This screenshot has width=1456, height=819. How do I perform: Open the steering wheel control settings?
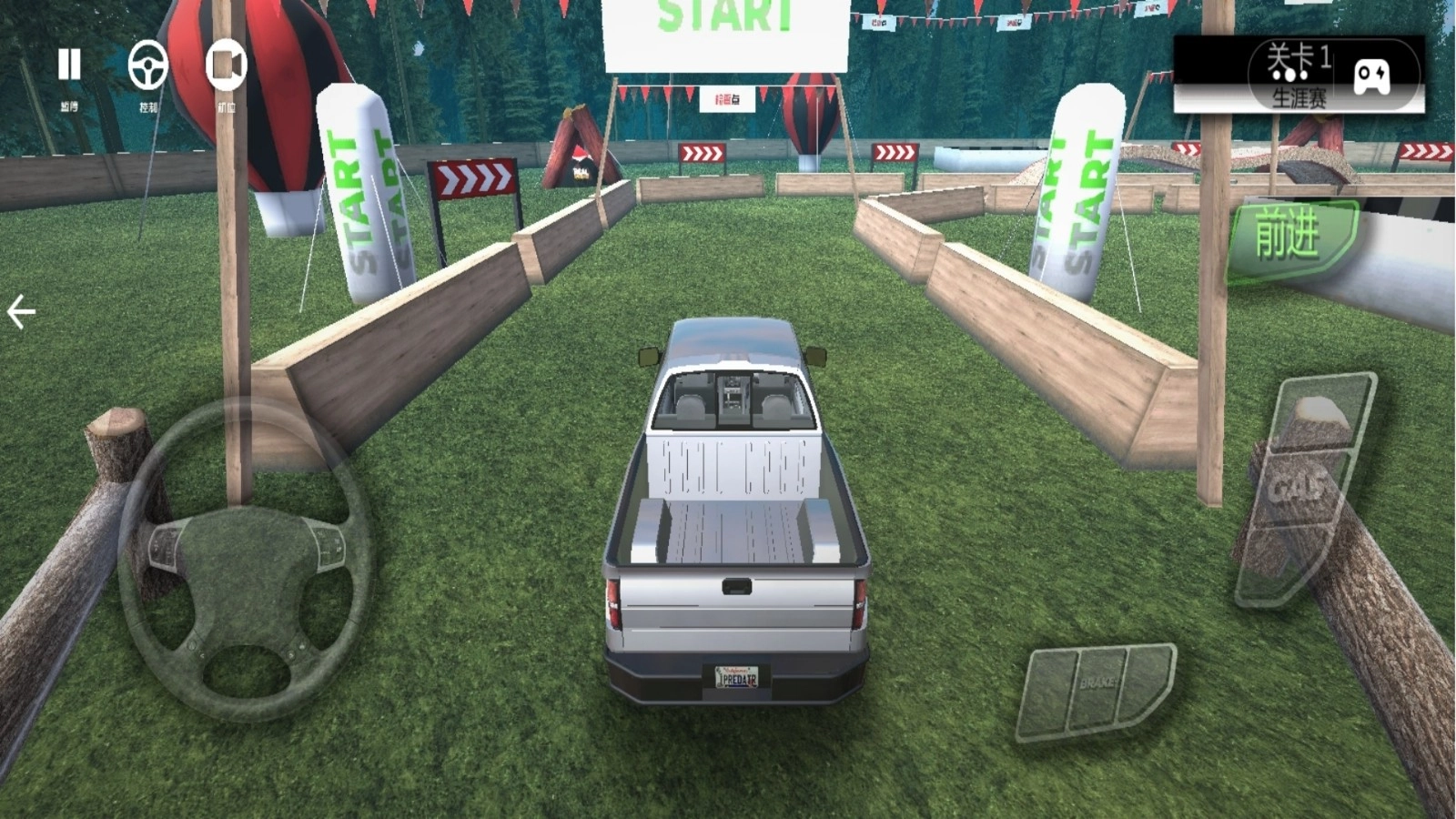click(x=148, y=66)
